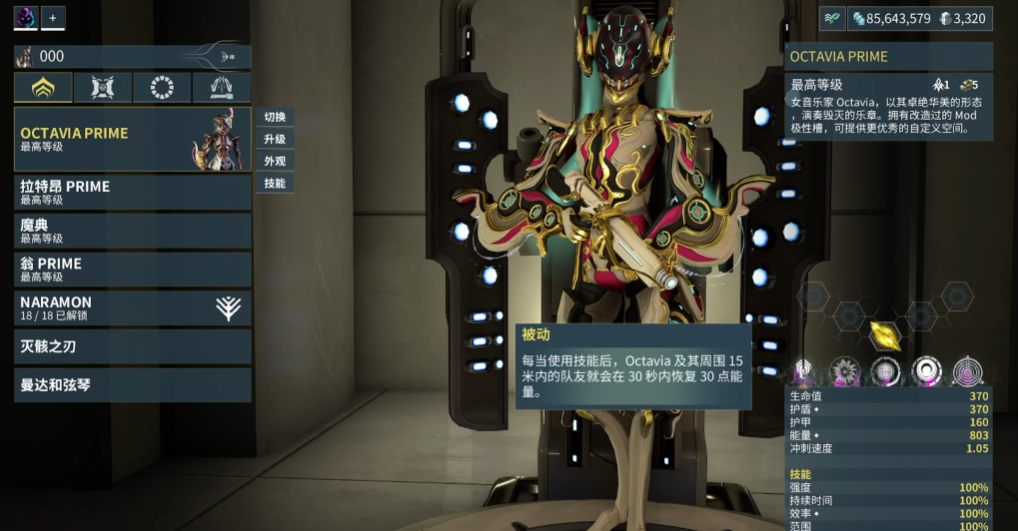Open the Naramon focus school entry
1018x531 pixels.
point(132,308)
